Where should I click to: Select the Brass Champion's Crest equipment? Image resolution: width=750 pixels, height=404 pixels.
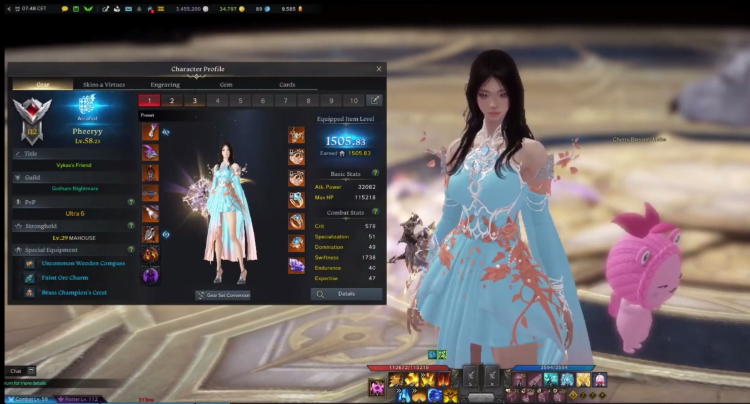point(73,292)
